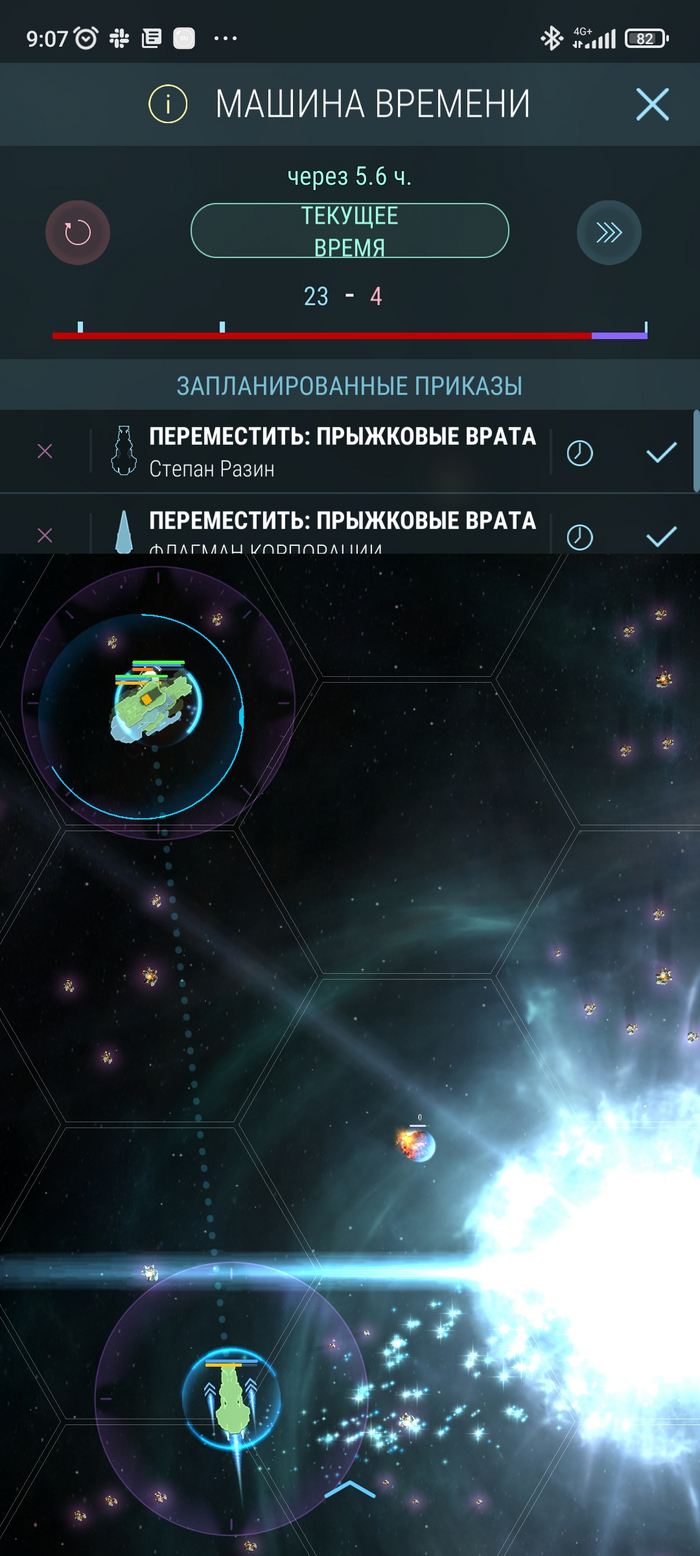Select the Степан Разин move order row
700x1556 pixels.
pyautogui.click(x=340, y=452)
